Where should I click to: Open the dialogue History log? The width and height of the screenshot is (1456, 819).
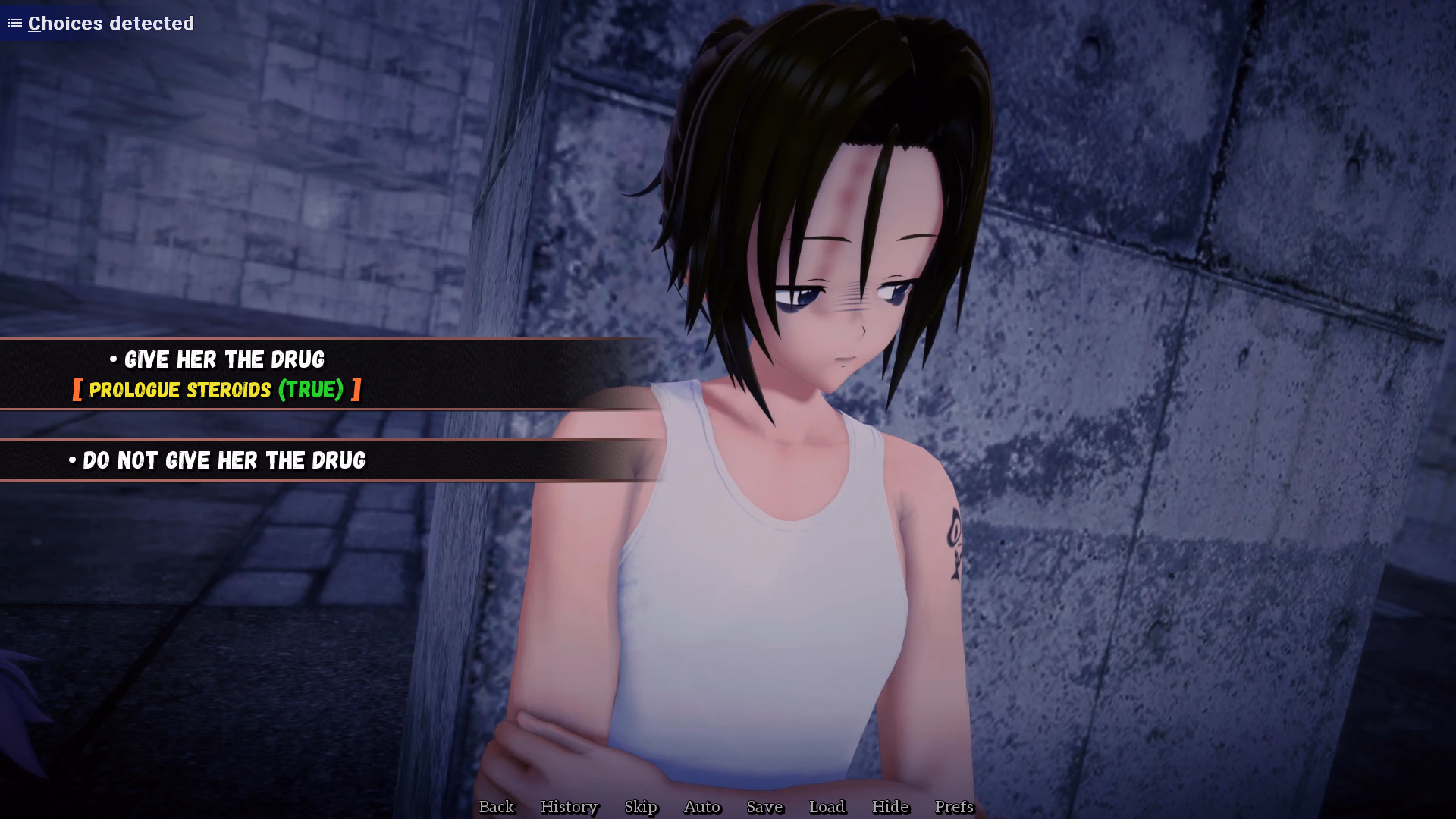(569, 807)
